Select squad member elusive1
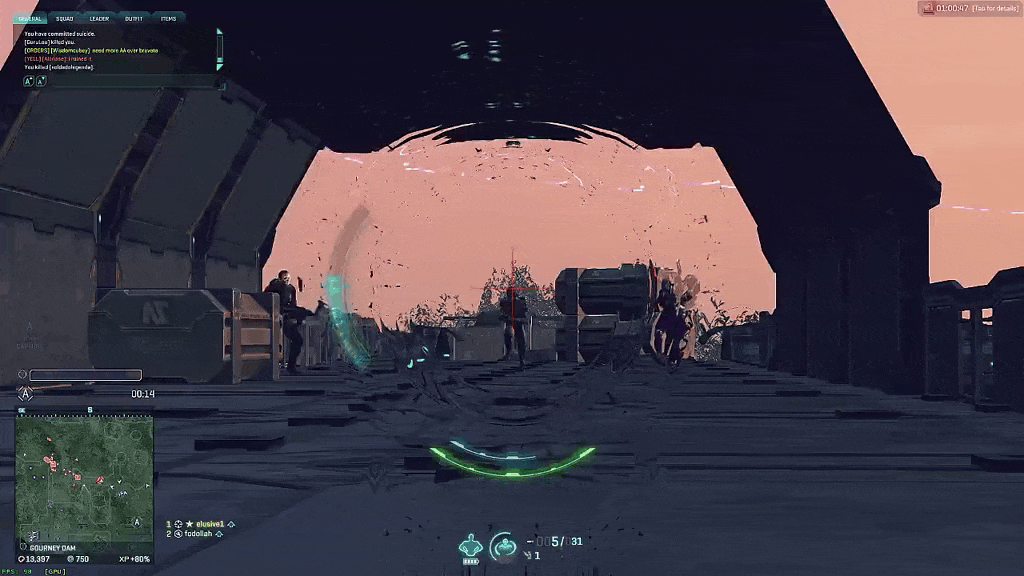The width and height of the screenshot is (1024, 576). pyautogui.click(x=208, y=523)
